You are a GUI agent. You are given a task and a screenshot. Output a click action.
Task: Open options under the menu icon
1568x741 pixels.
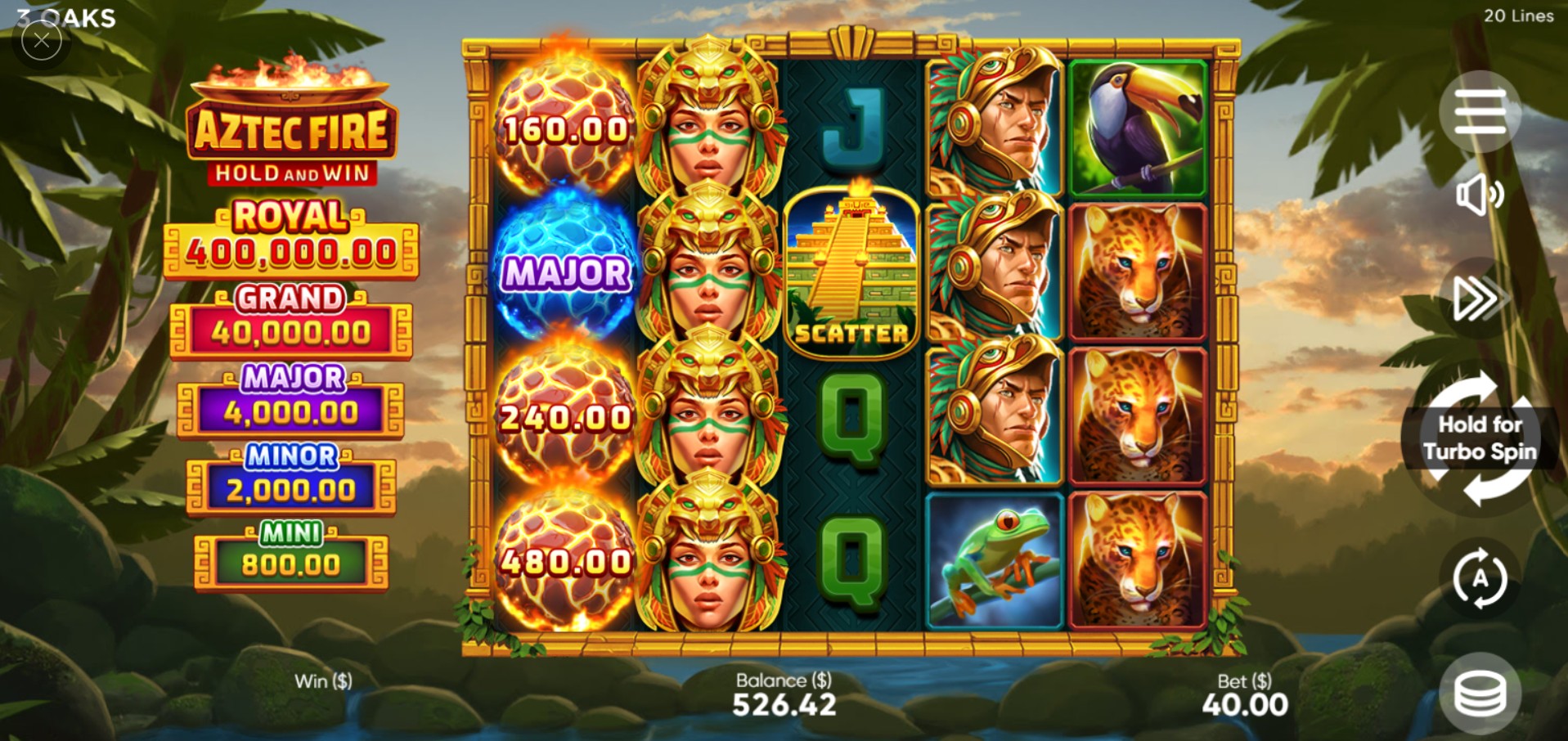click(x=1479, y=112)
